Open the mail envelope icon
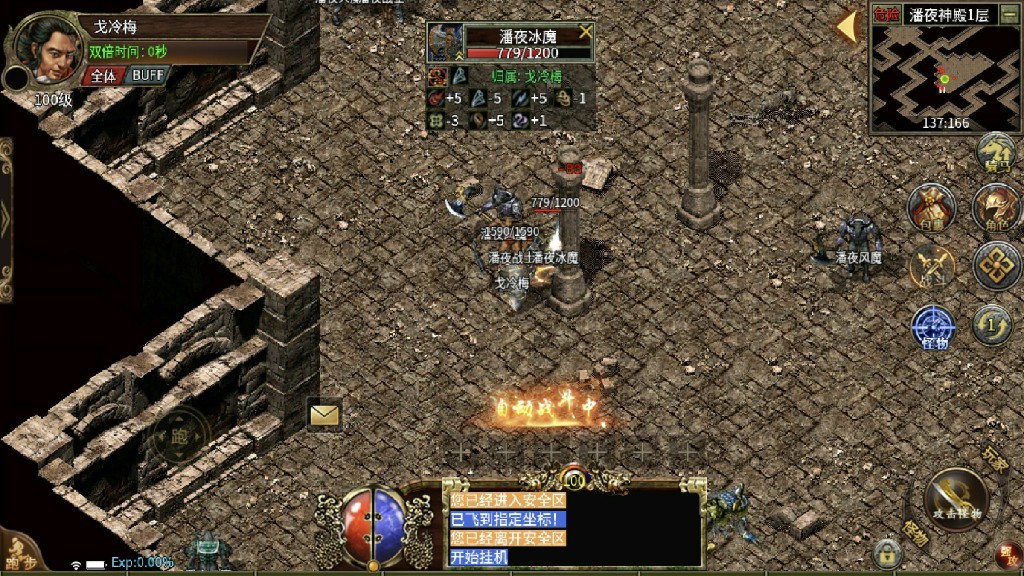 click(x=325, y=414)
